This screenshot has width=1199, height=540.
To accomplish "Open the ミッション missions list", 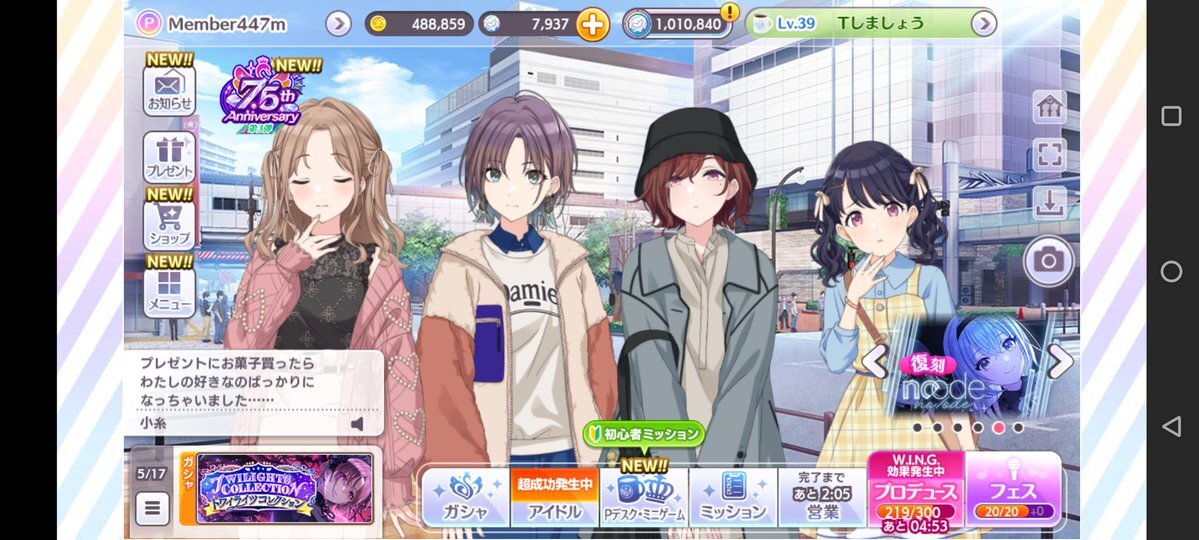I will point(733,497).
